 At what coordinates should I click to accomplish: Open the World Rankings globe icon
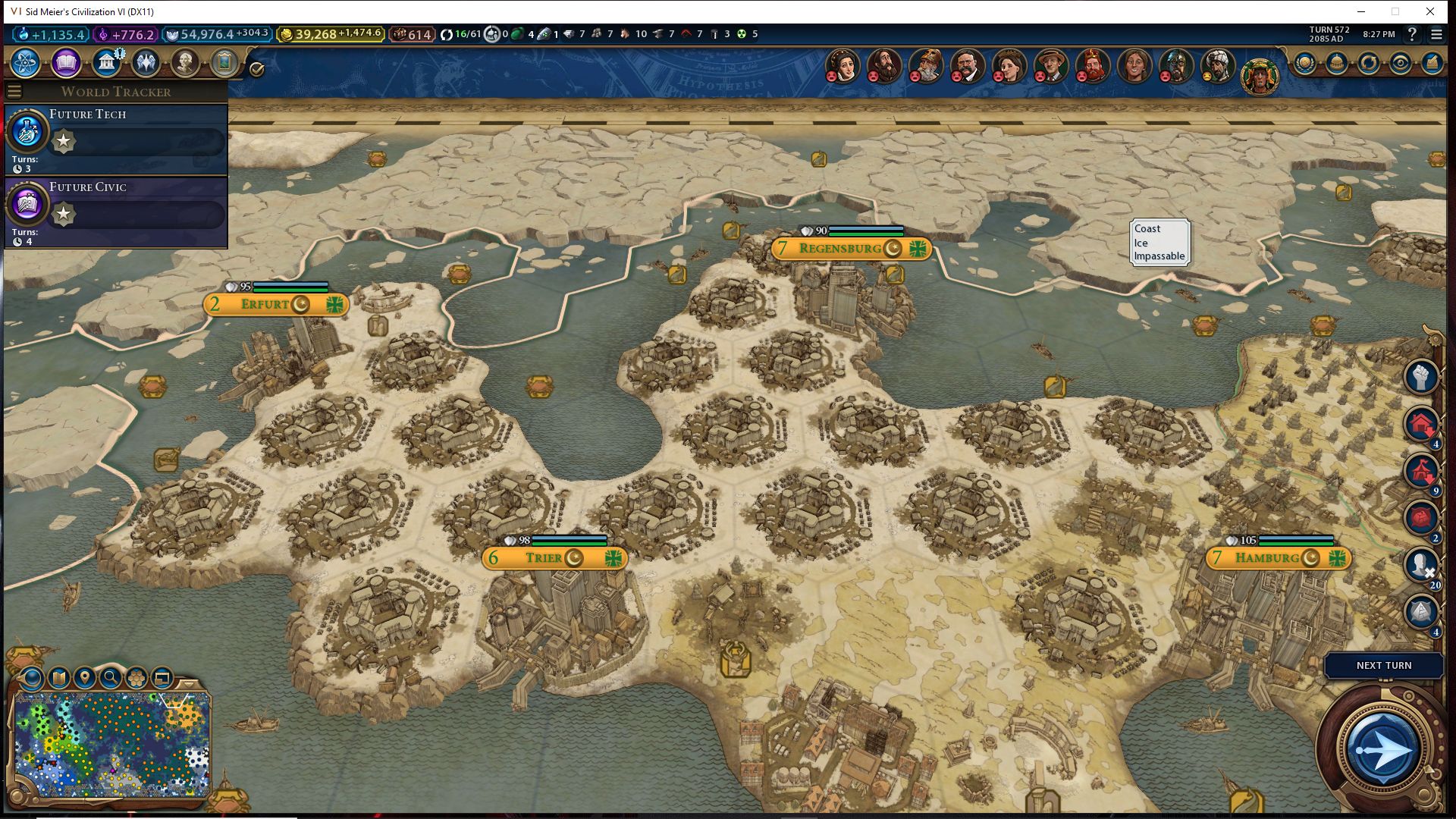(1304, 63)
